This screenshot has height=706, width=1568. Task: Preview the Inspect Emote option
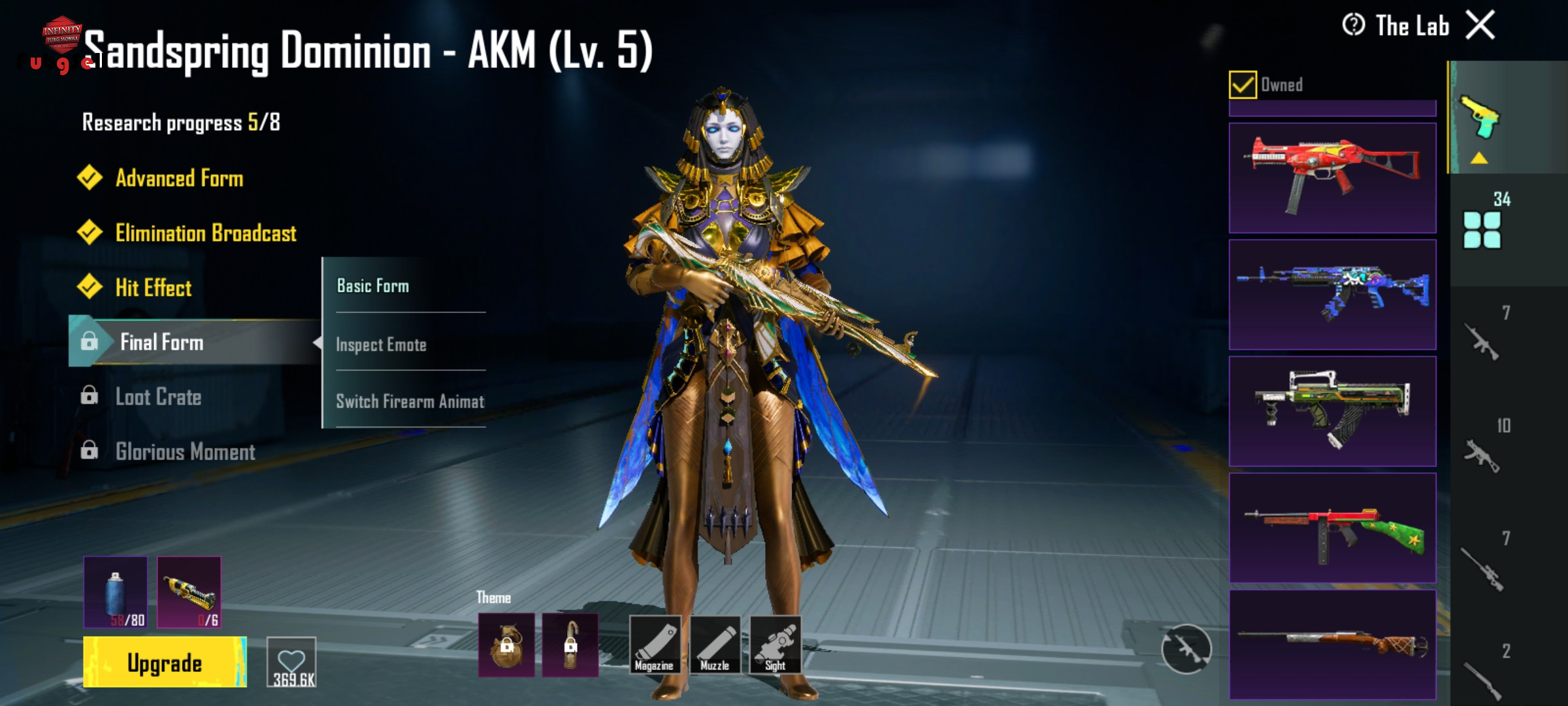381,345
